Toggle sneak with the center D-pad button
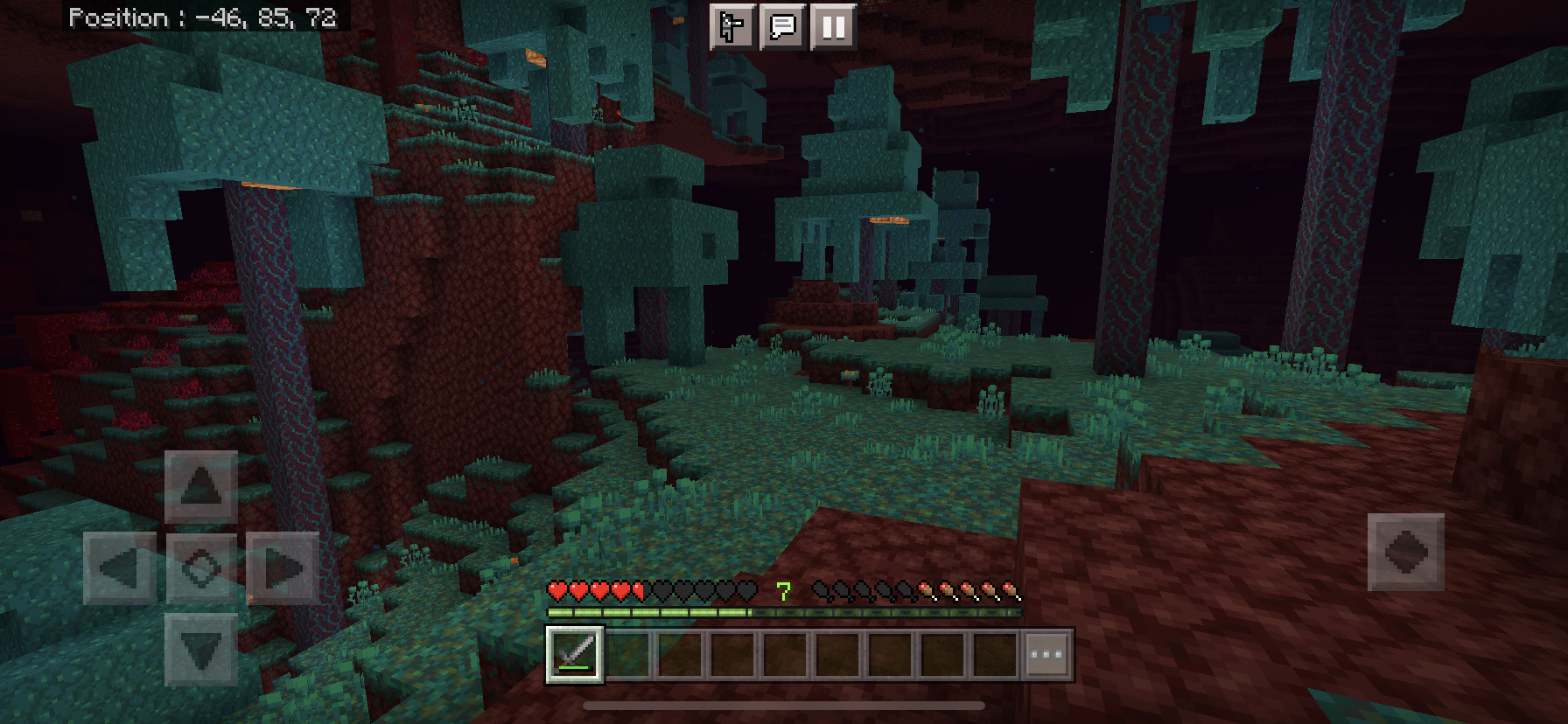This screenshot has width=1568, height=724. (x=201, y=568)
